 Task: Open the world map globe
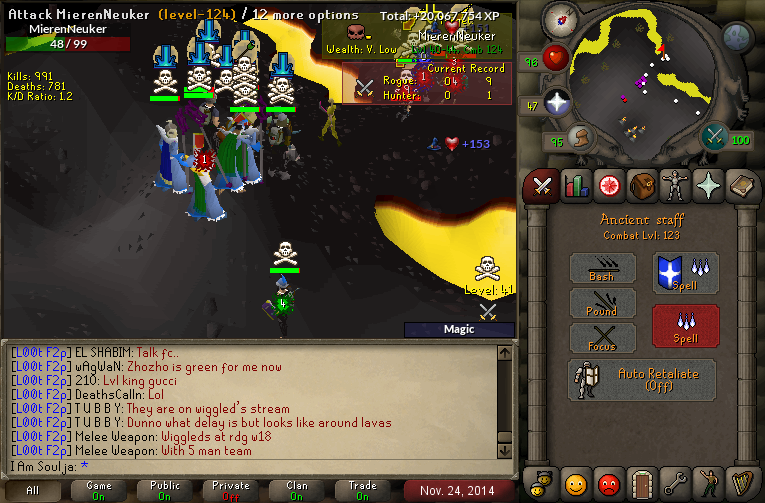point(738,36)
